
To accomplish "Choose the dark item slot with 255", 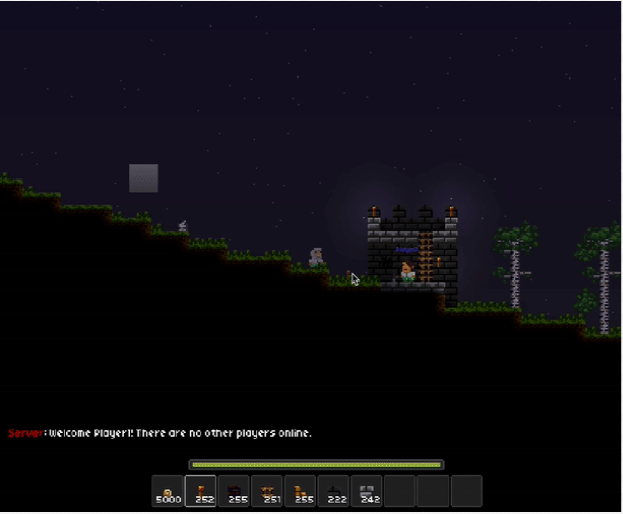I will [234, 491].
